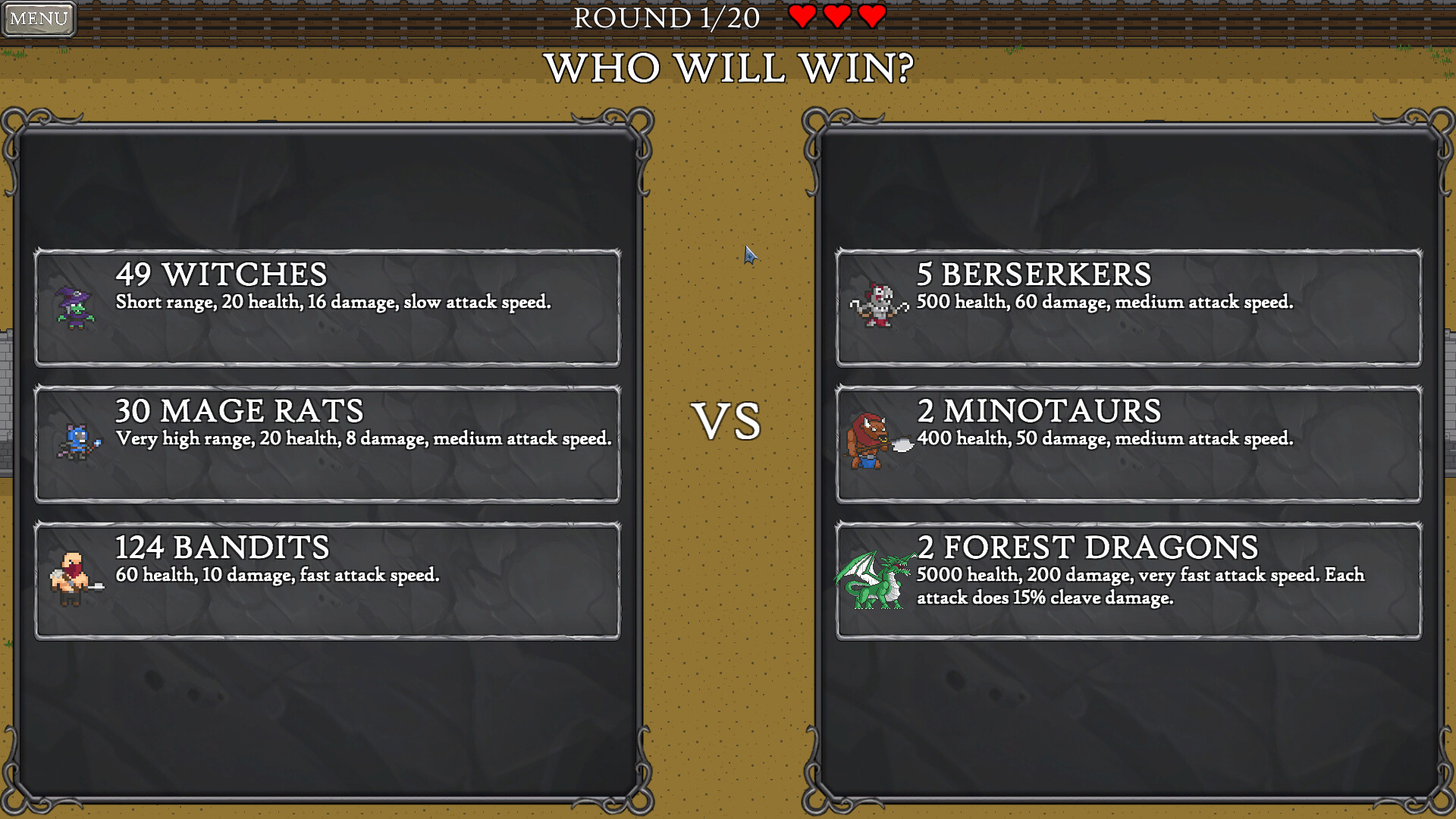Click the ROUND 1/20 counter

666,18
